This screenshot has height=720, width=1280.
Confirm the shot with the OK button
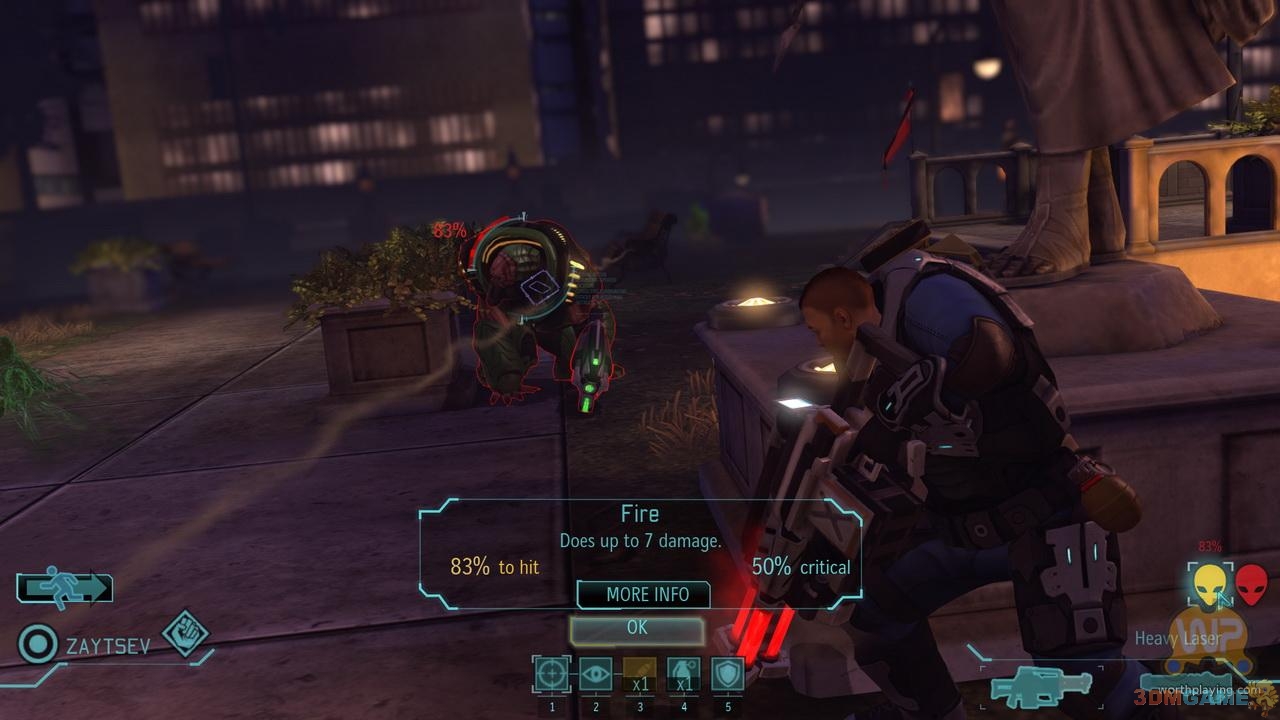point(637,629)
